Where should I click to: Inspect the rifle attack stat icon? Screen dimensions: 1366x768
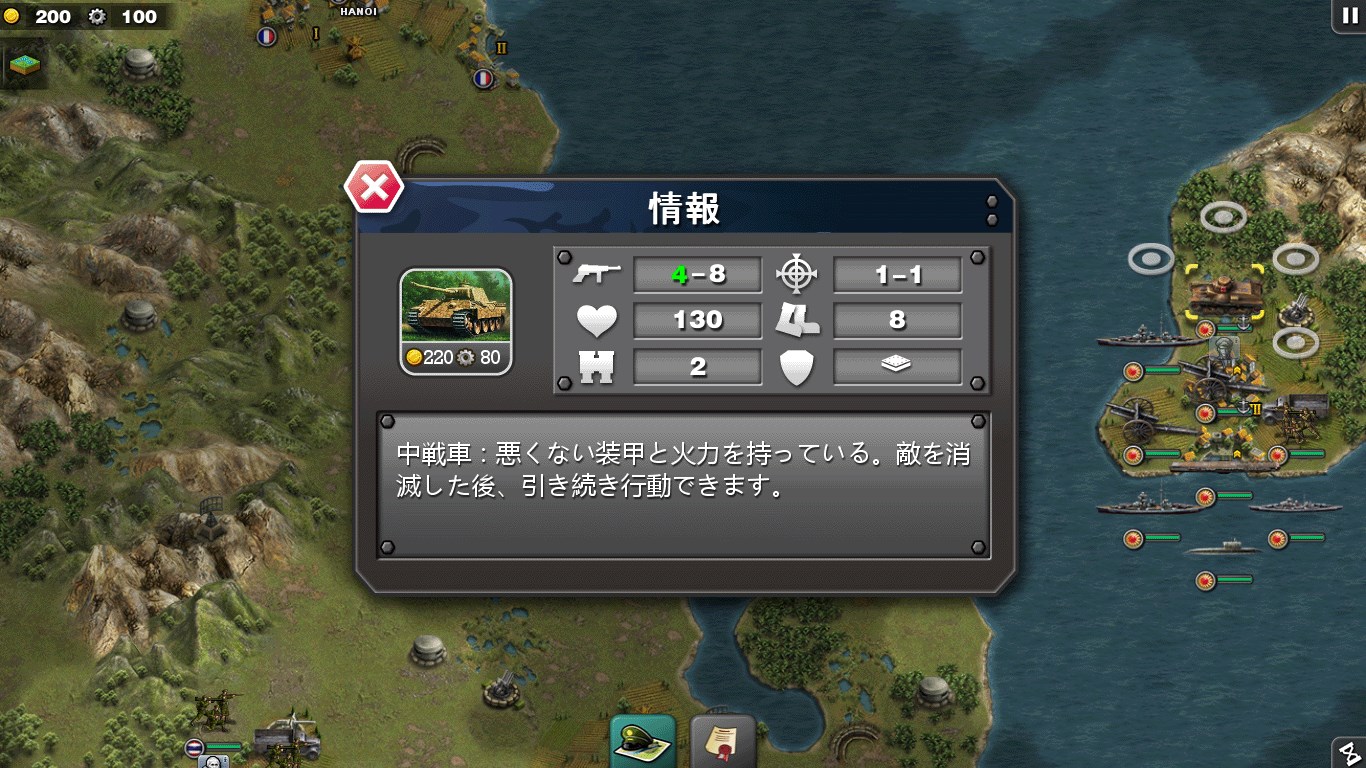tap(597, 273)
